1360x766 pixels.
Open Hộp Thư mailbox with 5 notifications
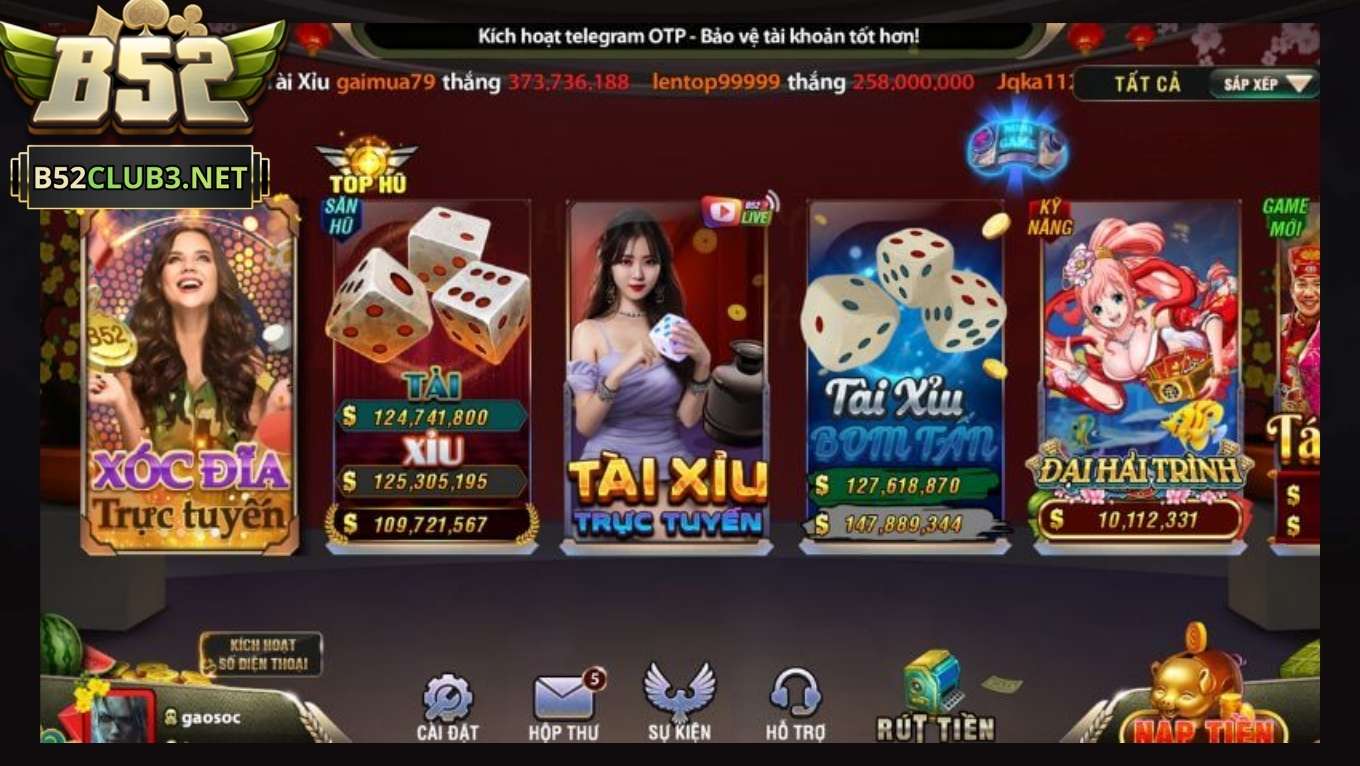[x=564, y=695]
